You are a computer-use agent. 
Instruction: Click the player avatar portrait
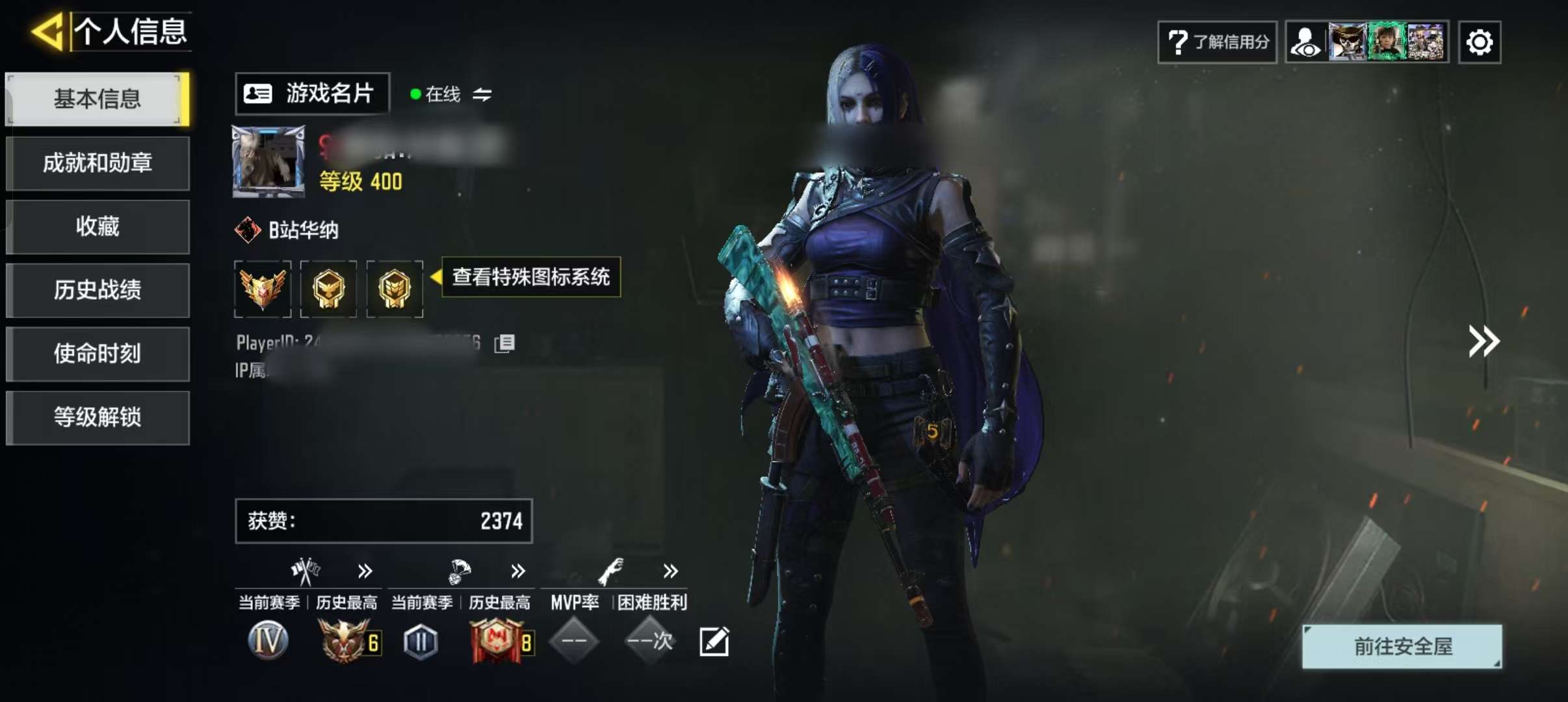(268, 162)
